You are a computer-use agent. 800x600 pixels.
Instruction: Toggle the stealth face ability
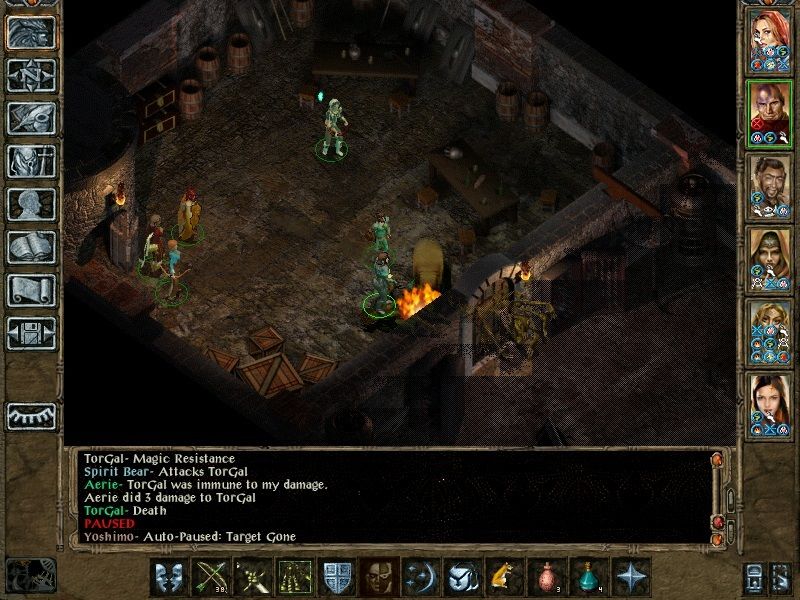[x=377, y=579]
